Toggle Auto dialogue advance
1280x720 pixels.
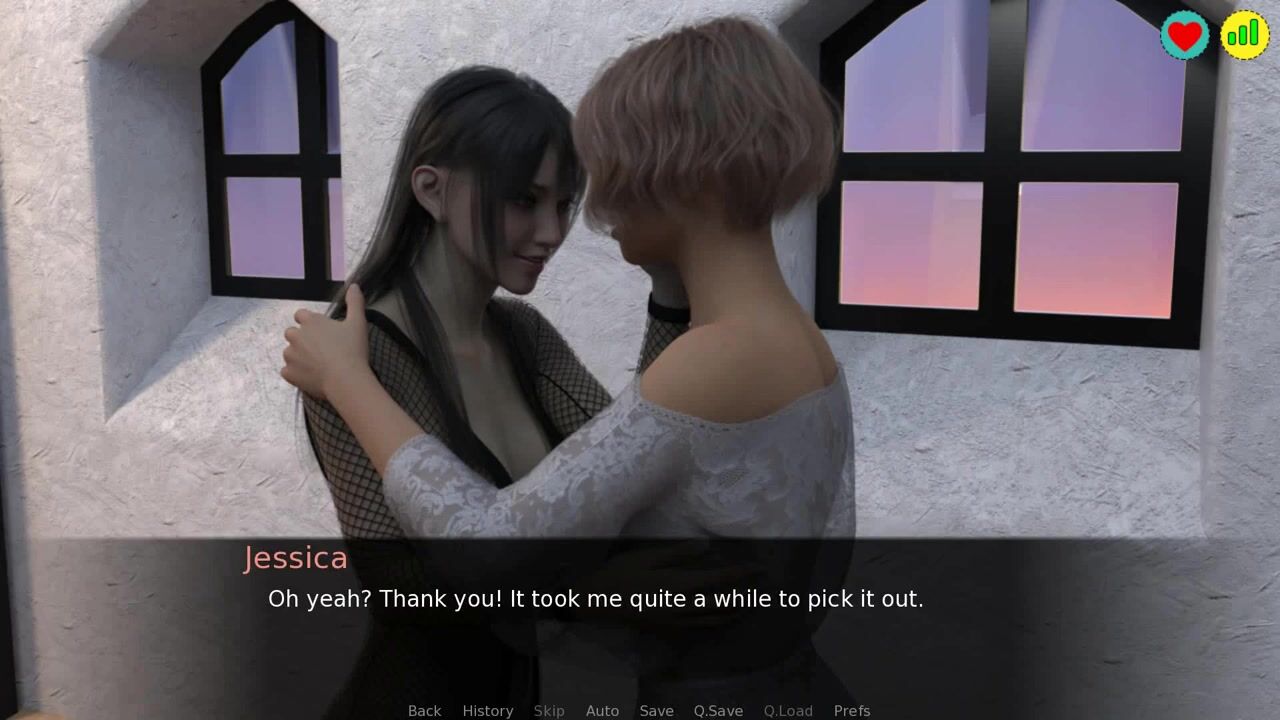[602, 710]
